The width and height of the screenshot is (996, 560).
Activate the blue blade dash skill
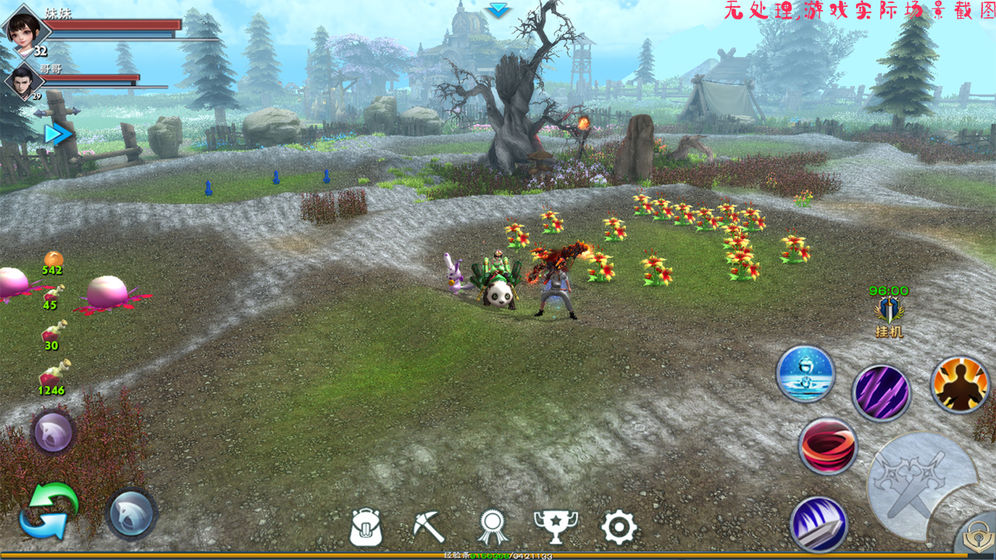click(819, 525)
